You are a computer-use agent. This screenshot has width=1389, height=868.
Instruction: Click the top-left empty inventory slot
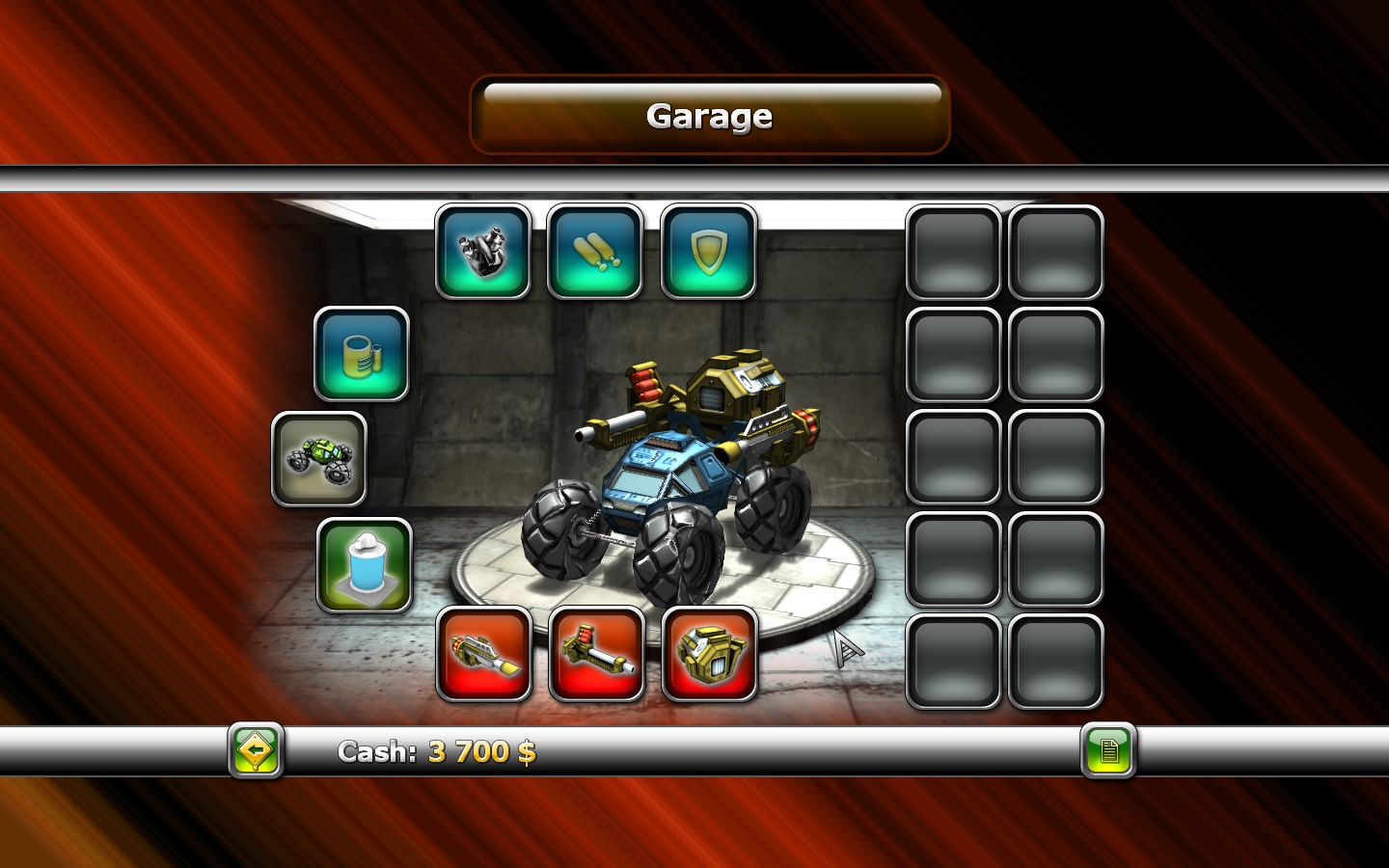click(953, 253)
